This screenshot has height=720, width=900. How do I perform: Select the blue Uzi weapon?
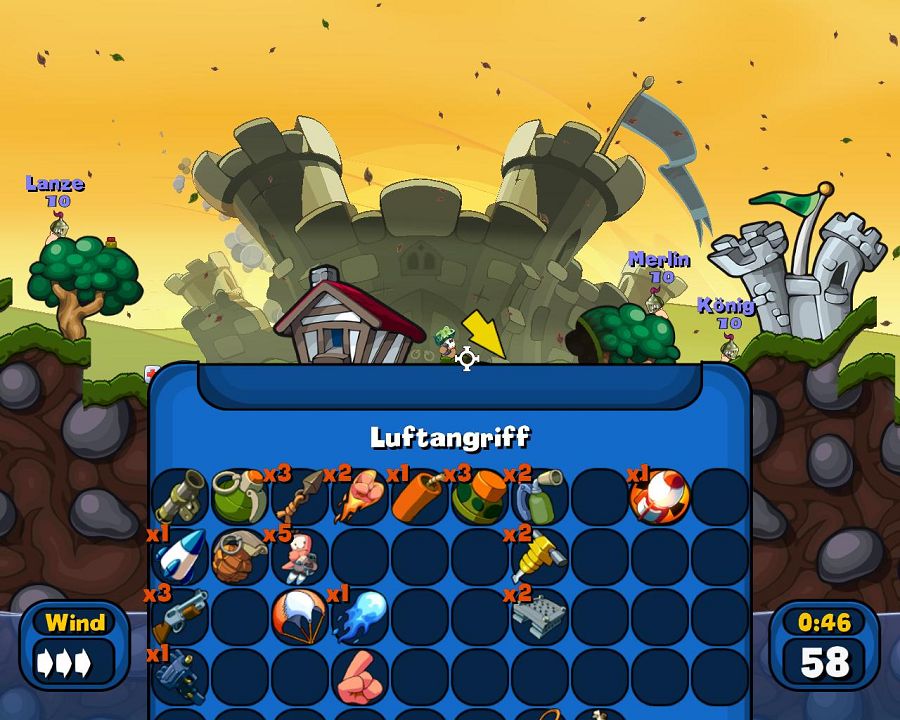[x=180, y=675]
